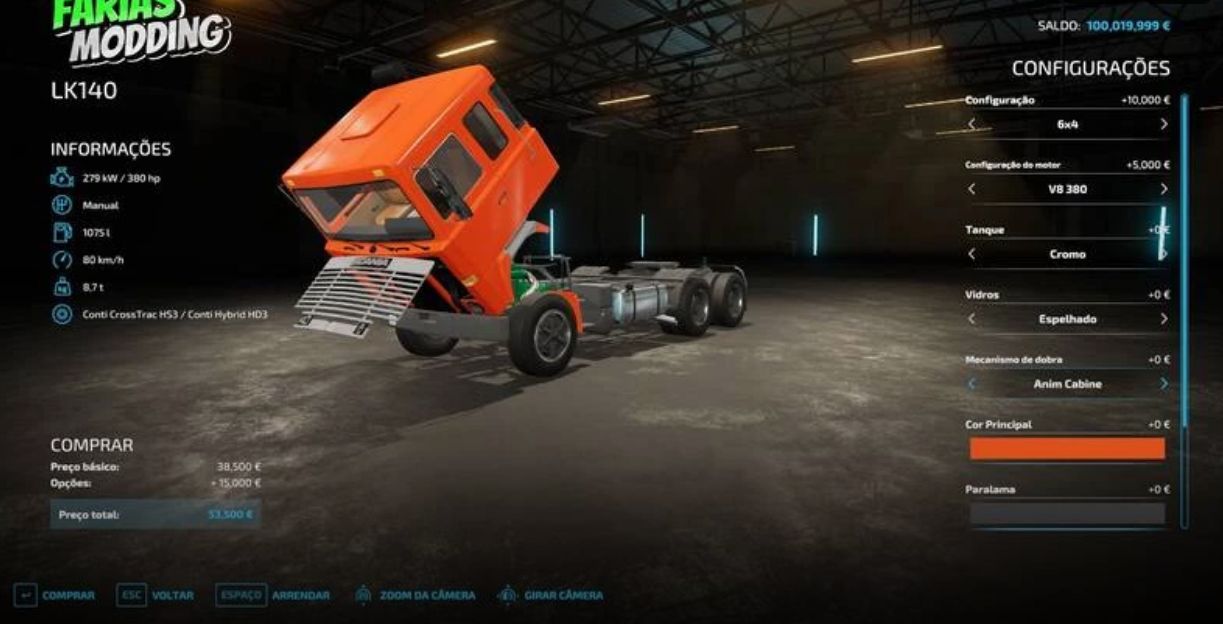This screenshot has width=1223, height=624.
Task: Advance Mecanismo de dobra to next option
Action: pos(1163,384)
